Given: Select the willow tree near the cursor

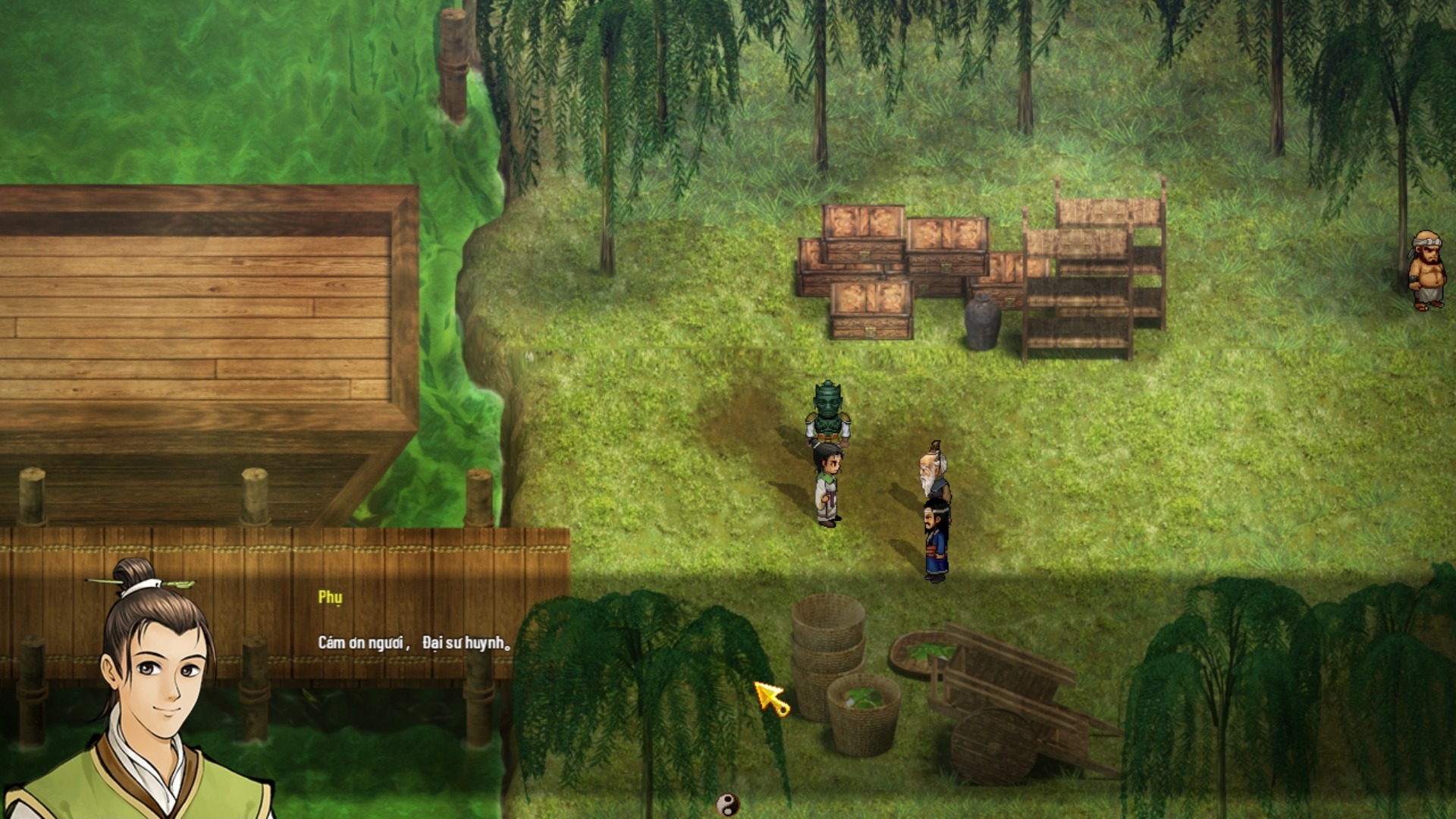Looking at the screenshot, I should pos(667,667).
